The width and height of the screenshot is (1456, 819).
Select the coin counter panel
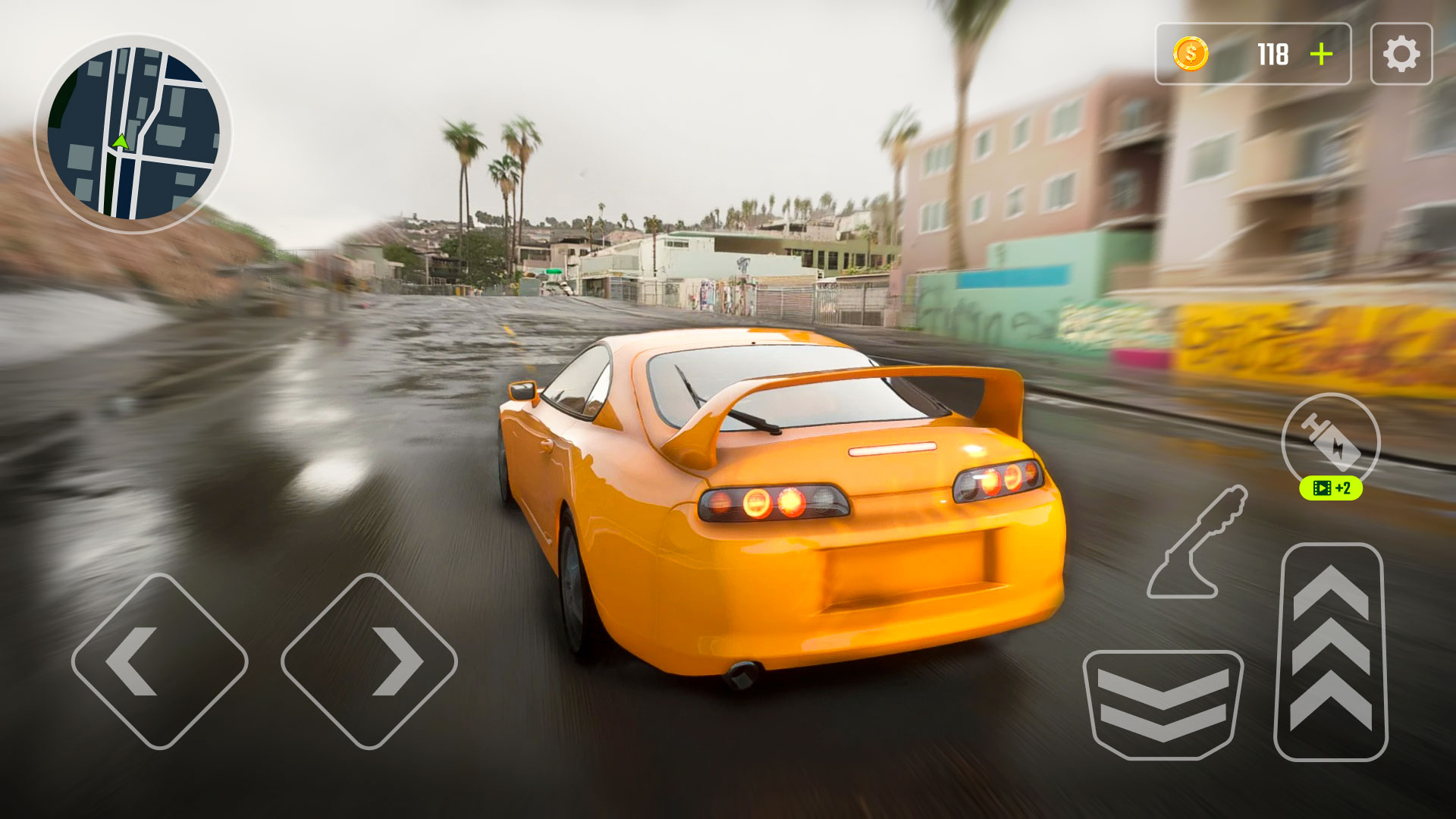[1255, 53]
